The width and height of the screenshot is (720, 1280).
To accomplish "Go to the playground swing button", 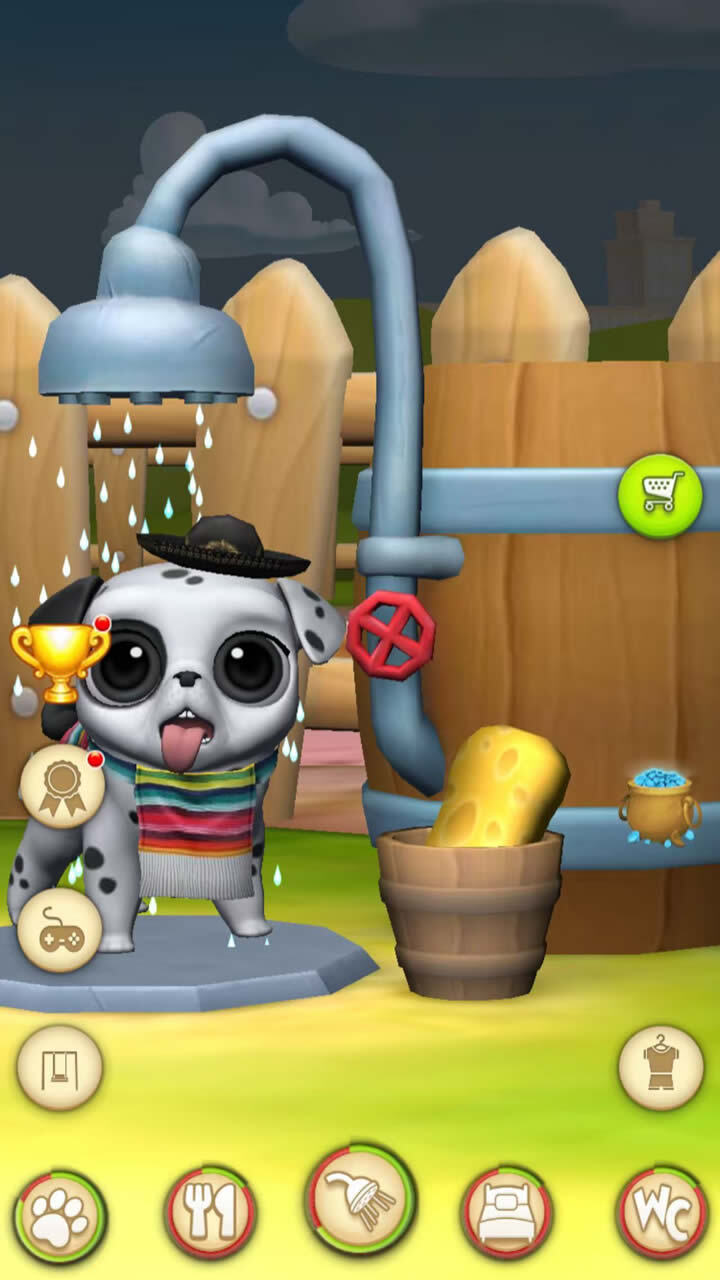I will tap(60, 1067).
